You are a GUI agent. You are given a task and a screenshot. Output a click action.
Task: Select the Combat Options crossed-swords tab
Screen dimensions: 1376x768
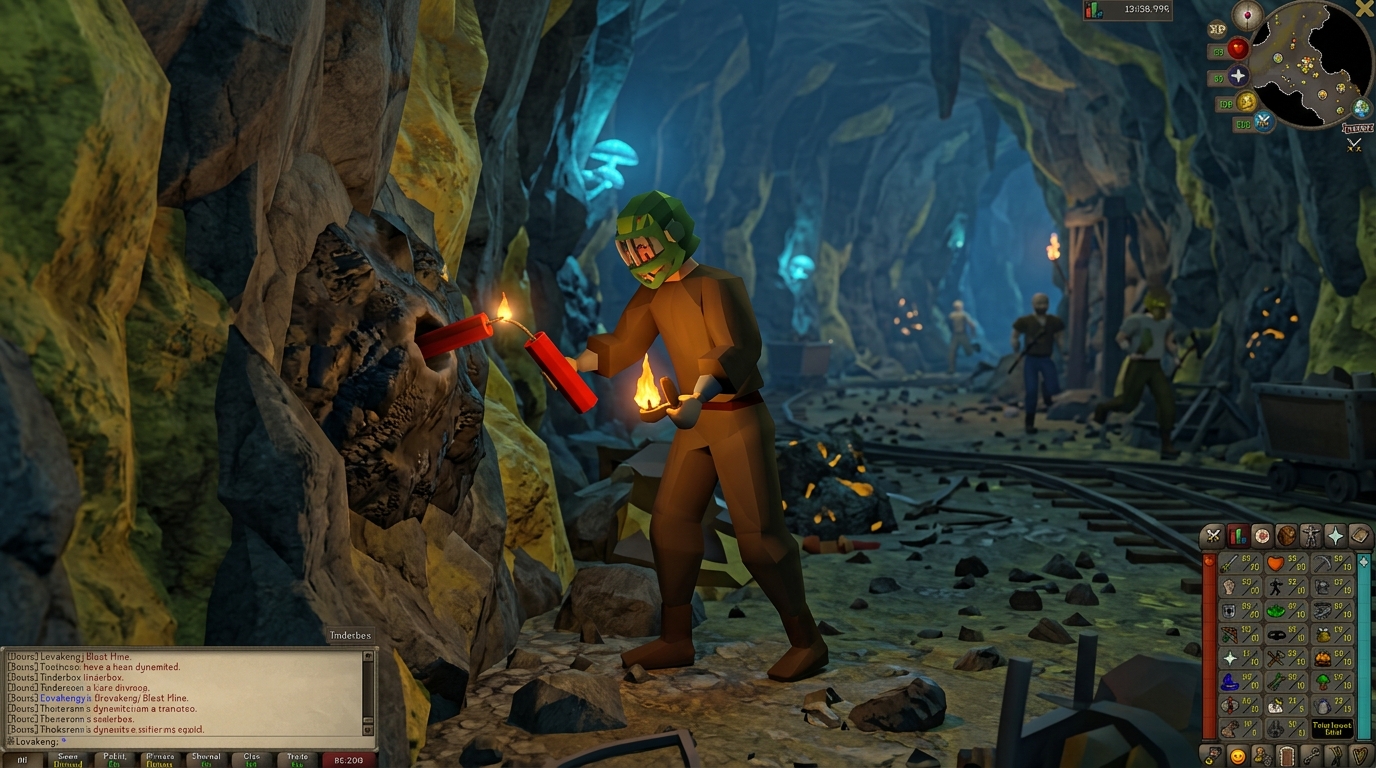click(1212, 535)
